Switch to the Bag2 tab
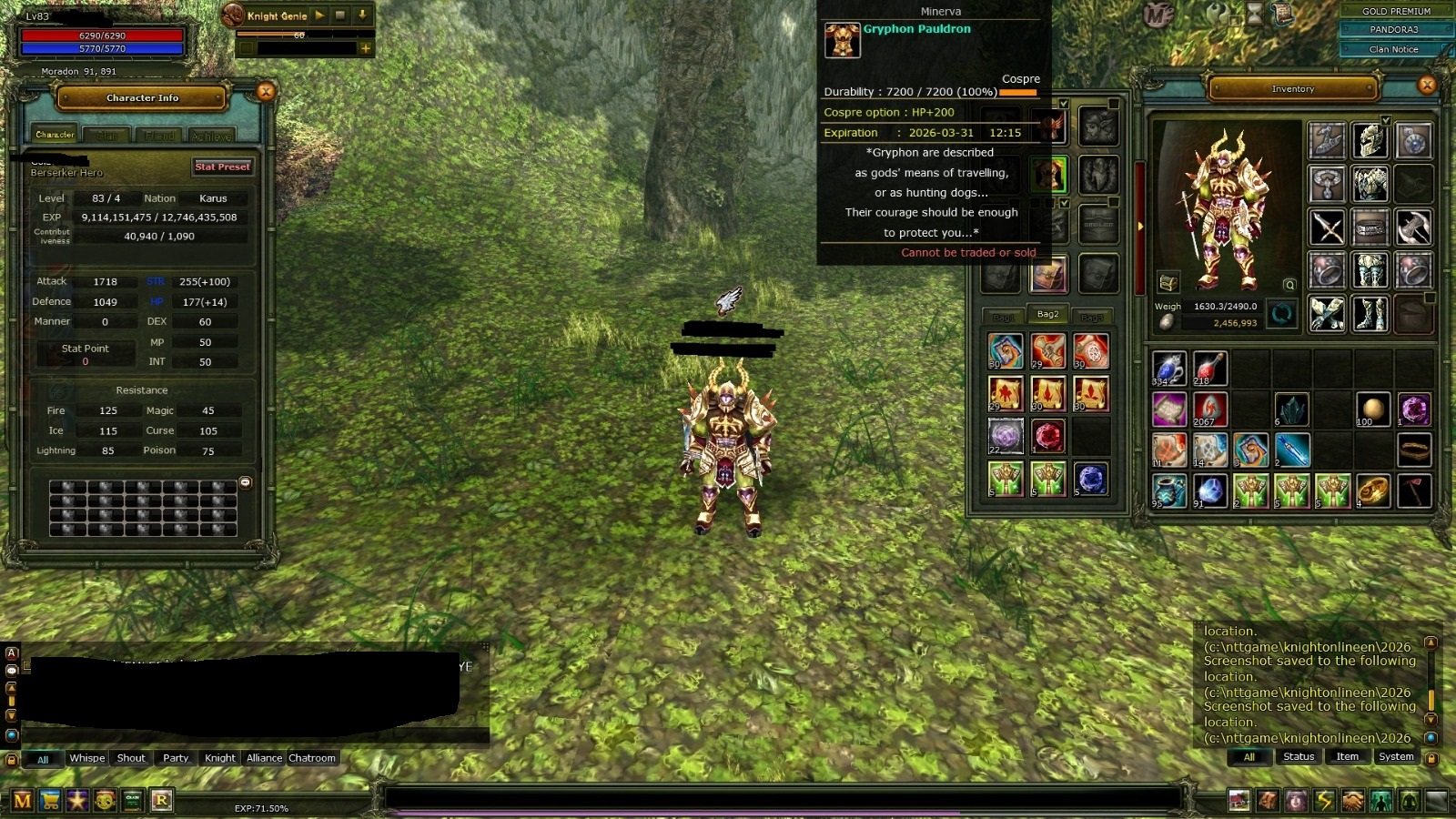The width and height of the screenshot is (1456, 819). point(1047,315)
